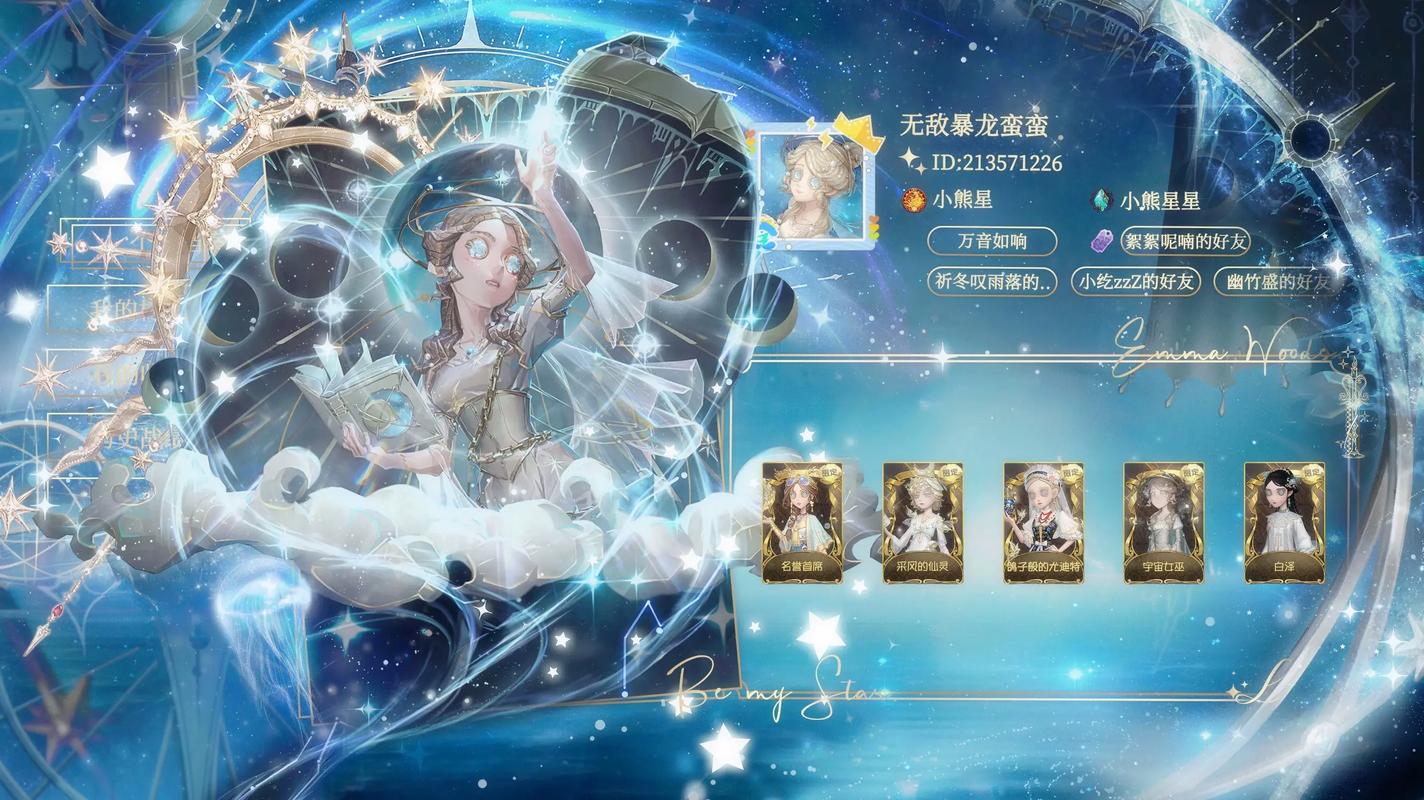1424x800 pixels.
Task: Open the 白泽 costume card
Action: [x=1284, y=522]
